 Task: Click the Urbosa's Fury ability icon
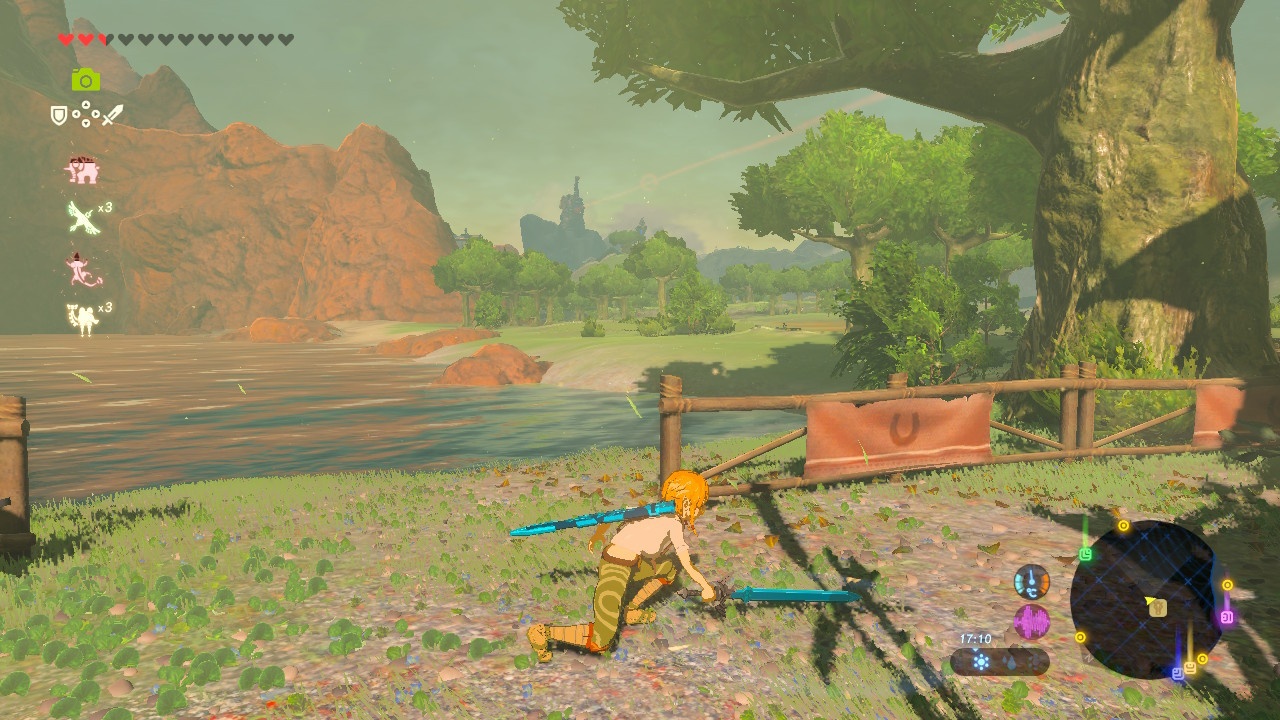(83, 317)
